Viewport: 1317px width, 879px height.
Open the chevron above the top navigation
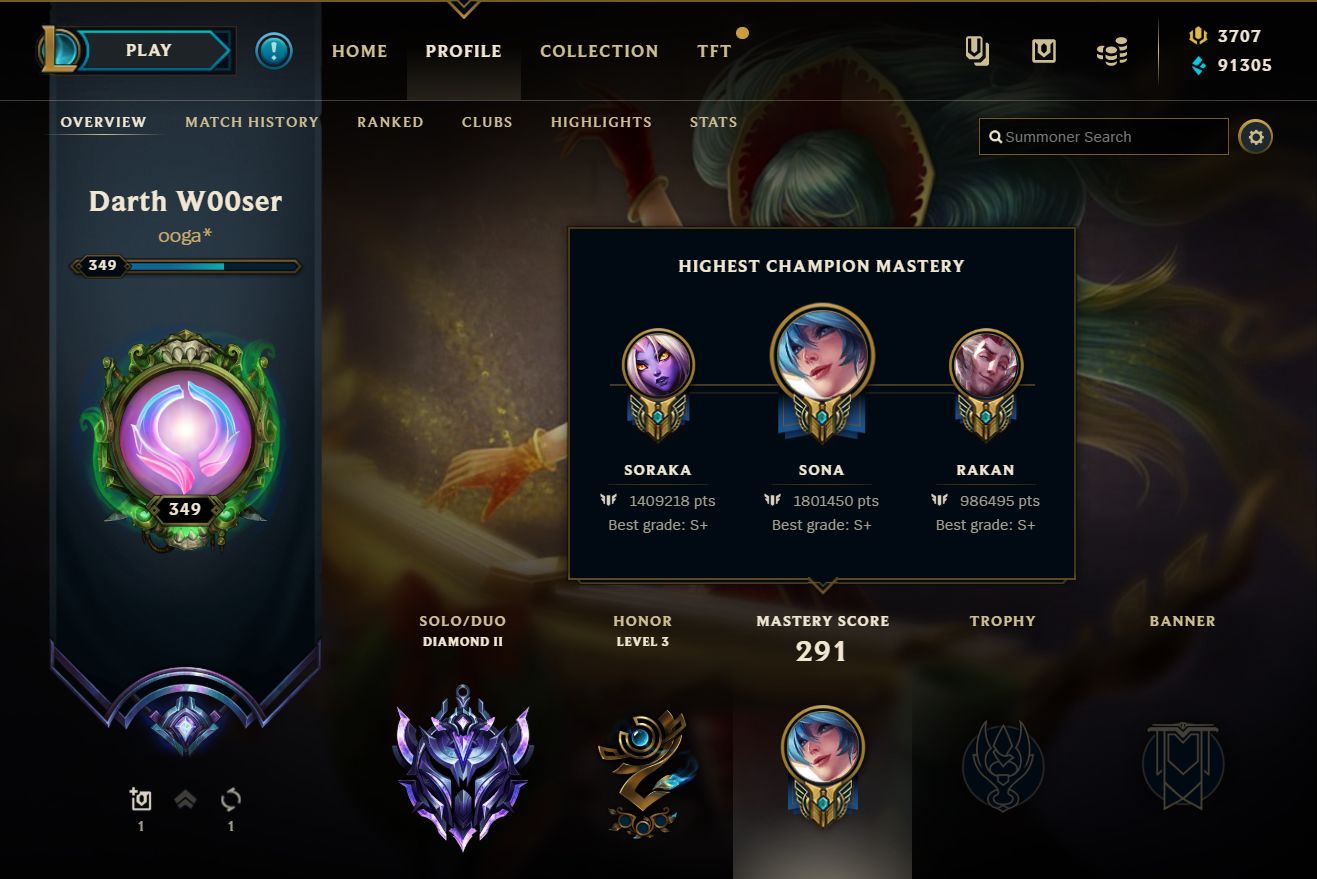click(463, 8)
